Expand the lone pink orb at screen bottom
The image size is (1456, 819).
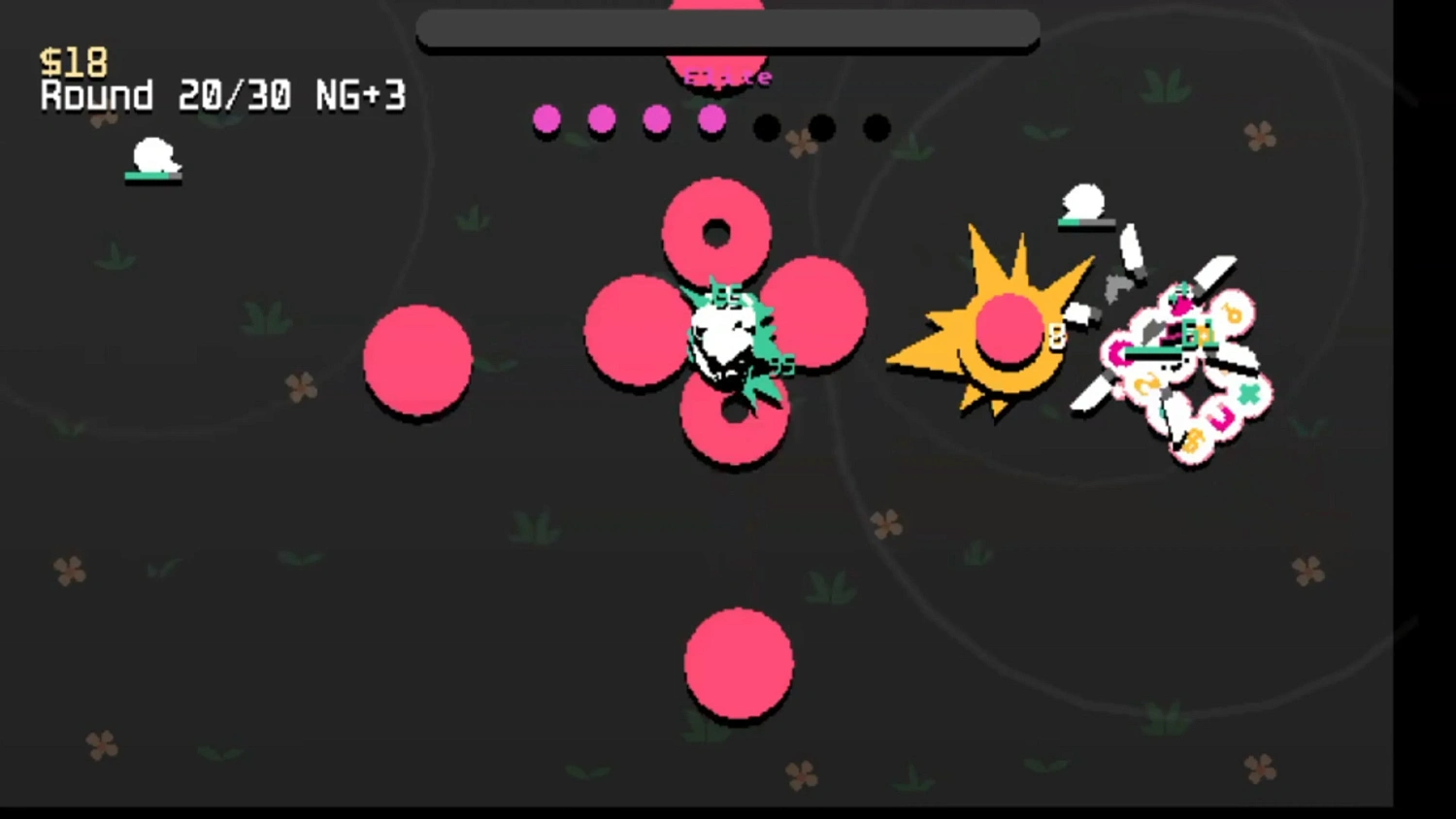click(740, 665)
